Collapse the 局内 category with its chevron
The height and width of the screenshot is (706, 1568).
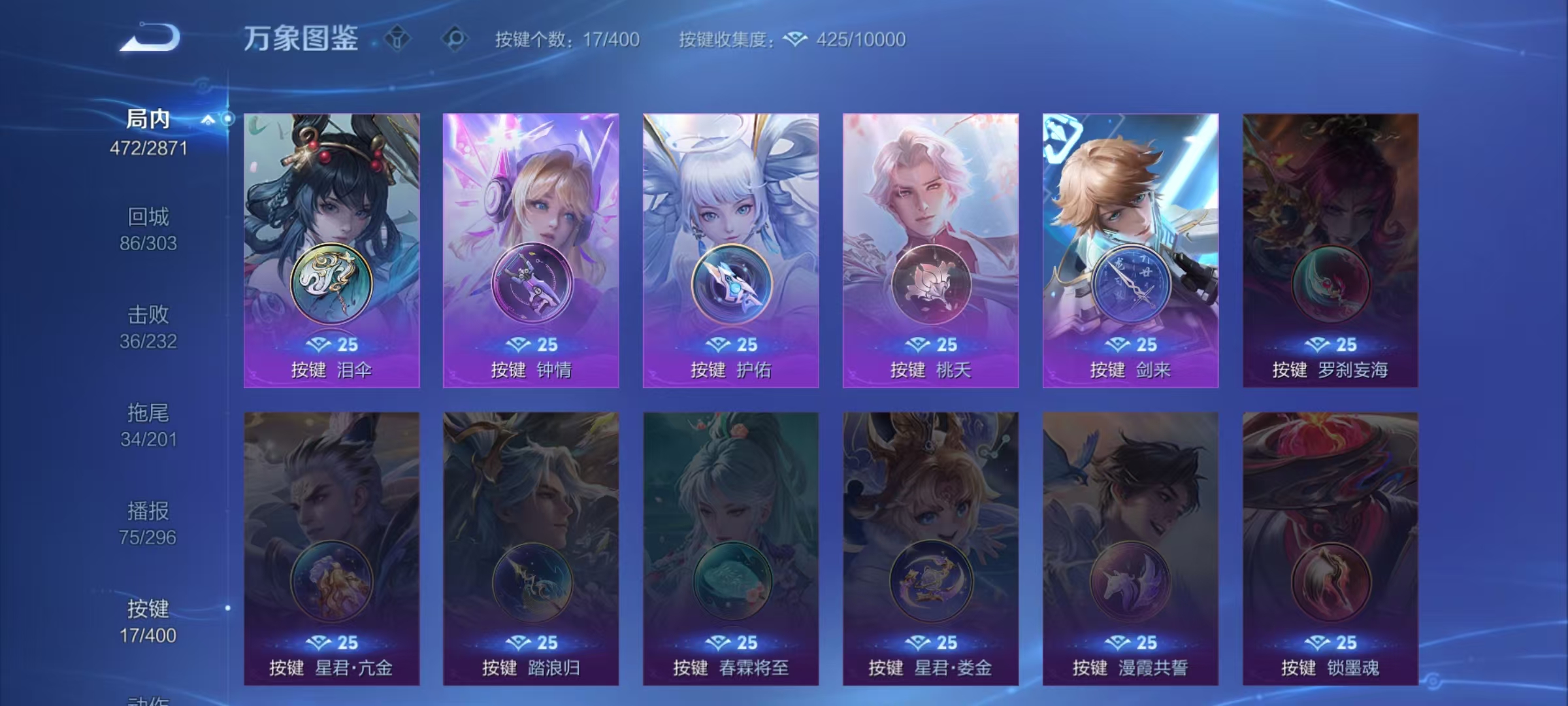point(209,120)
